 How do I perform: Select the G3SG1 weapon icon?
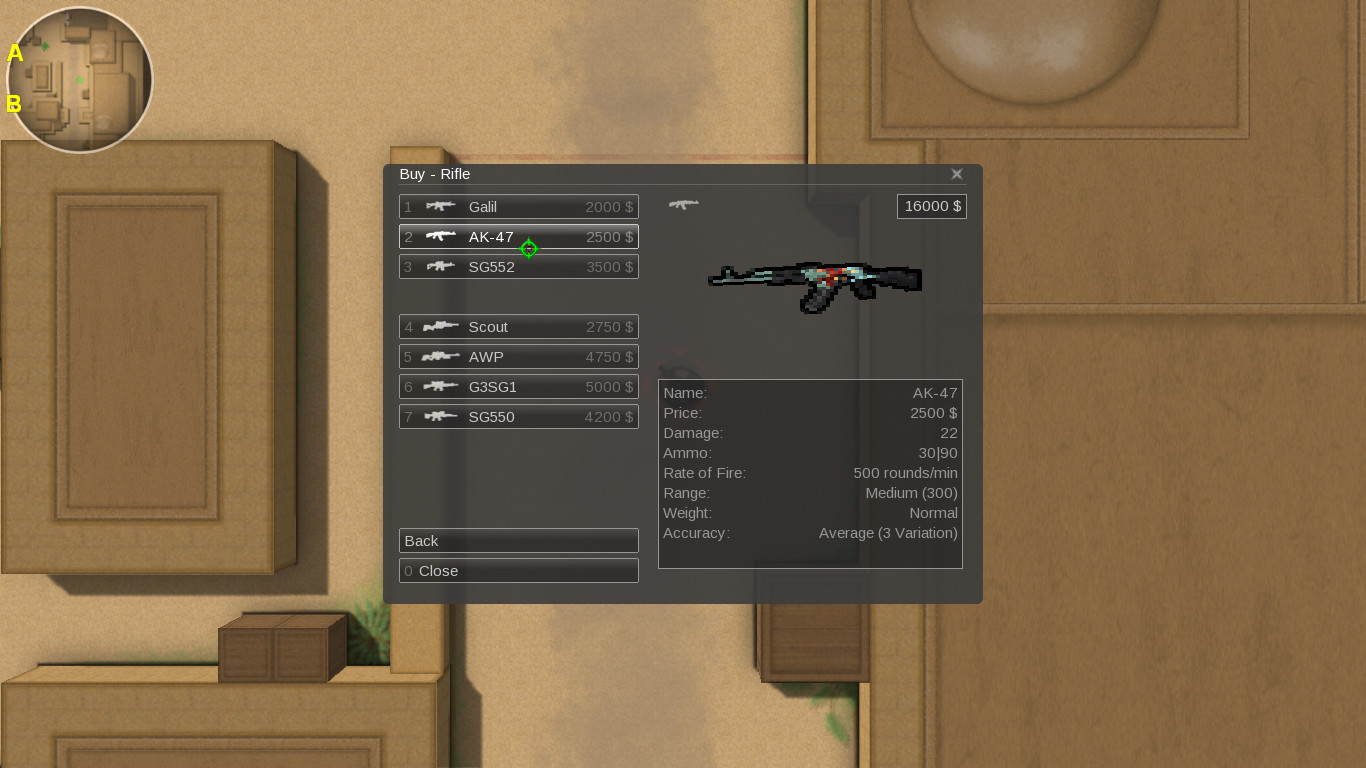[x=441, y=387]
